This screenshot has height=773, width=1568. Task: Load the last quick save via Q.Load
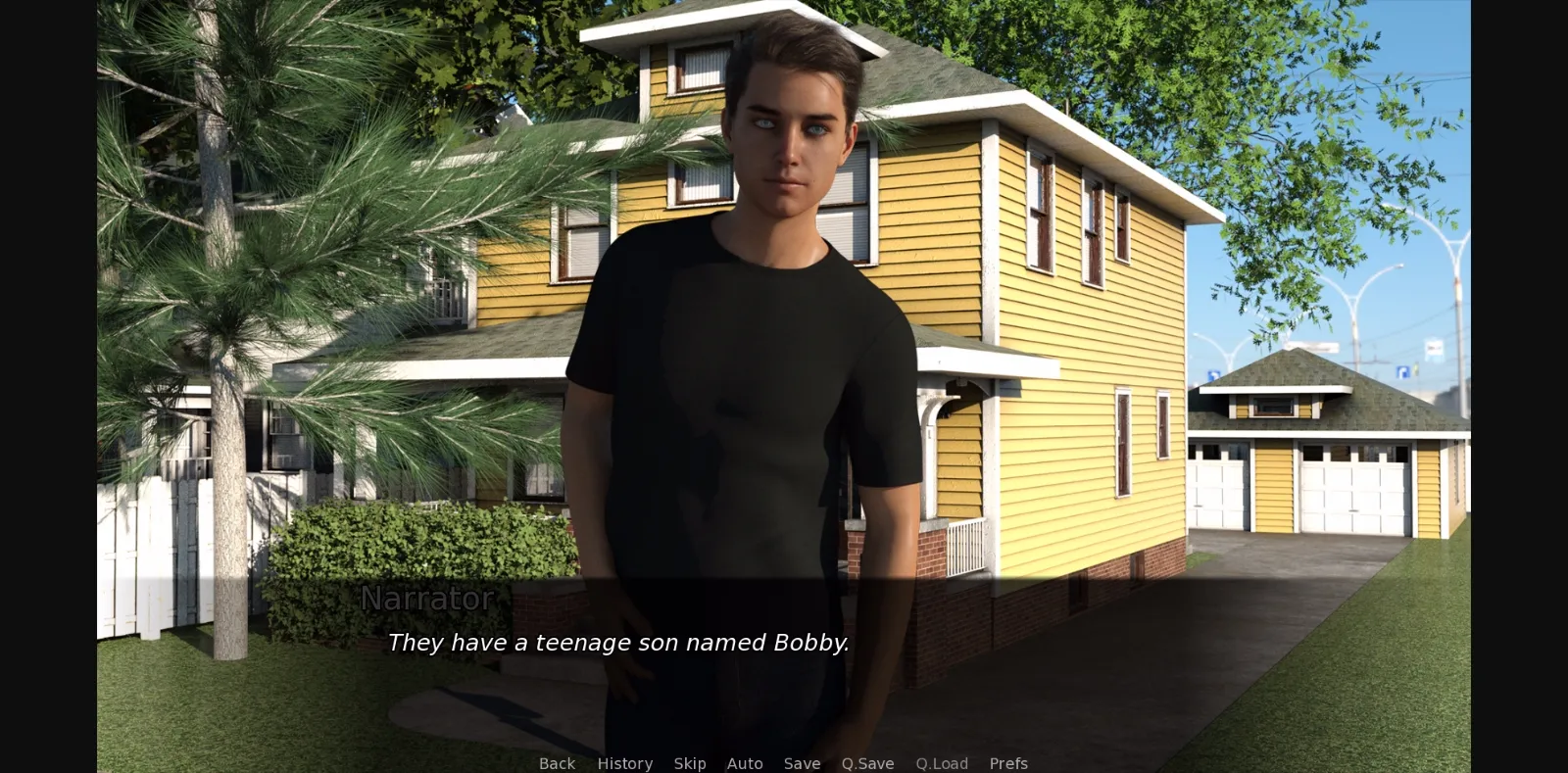(x=941, y=763)
